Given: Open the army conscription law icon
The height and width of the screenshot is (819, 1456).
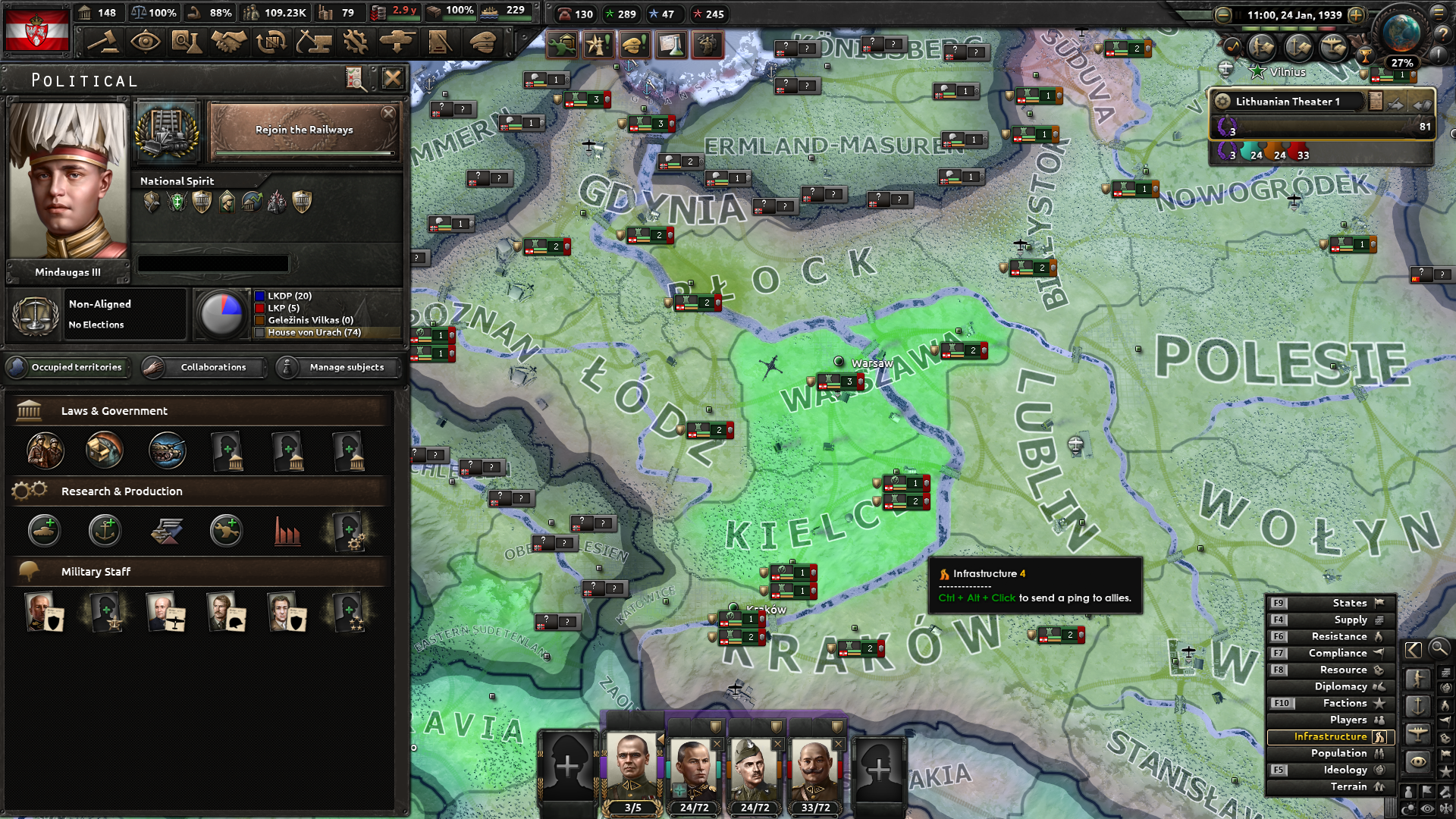Looking at the screenshot, I should pyautogui.click(x=44, y=450).
